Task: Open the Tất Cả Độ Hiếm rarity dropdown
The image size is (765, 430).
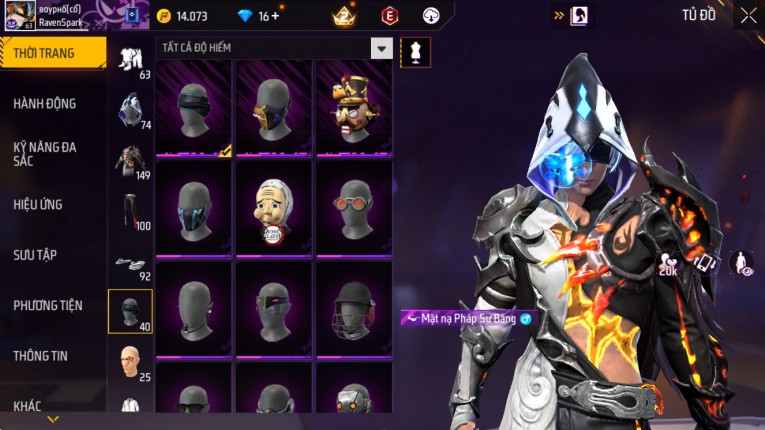Action: [x=381, y=48]
